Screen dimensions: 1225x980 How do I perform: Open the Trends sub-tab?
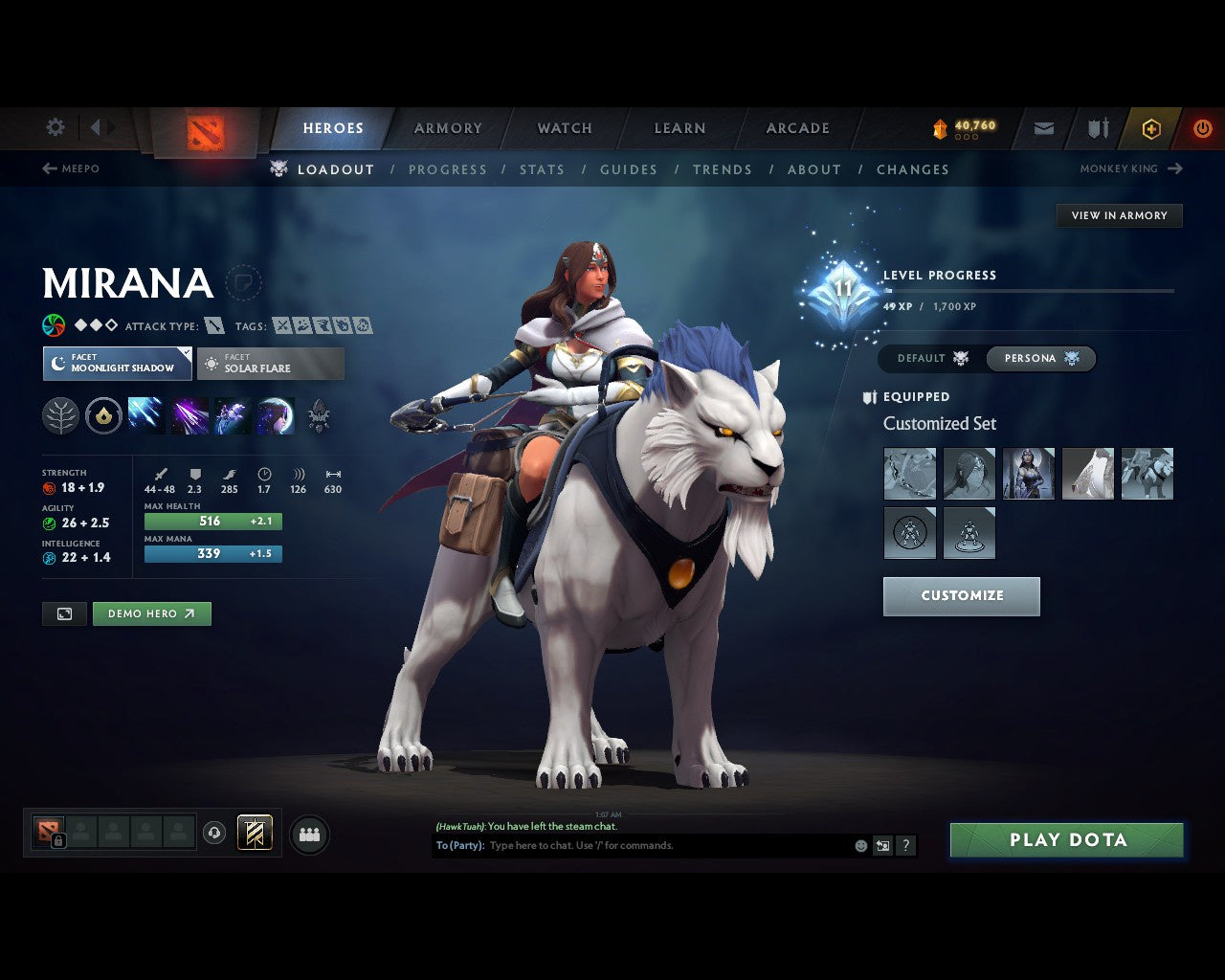point(723,169)
